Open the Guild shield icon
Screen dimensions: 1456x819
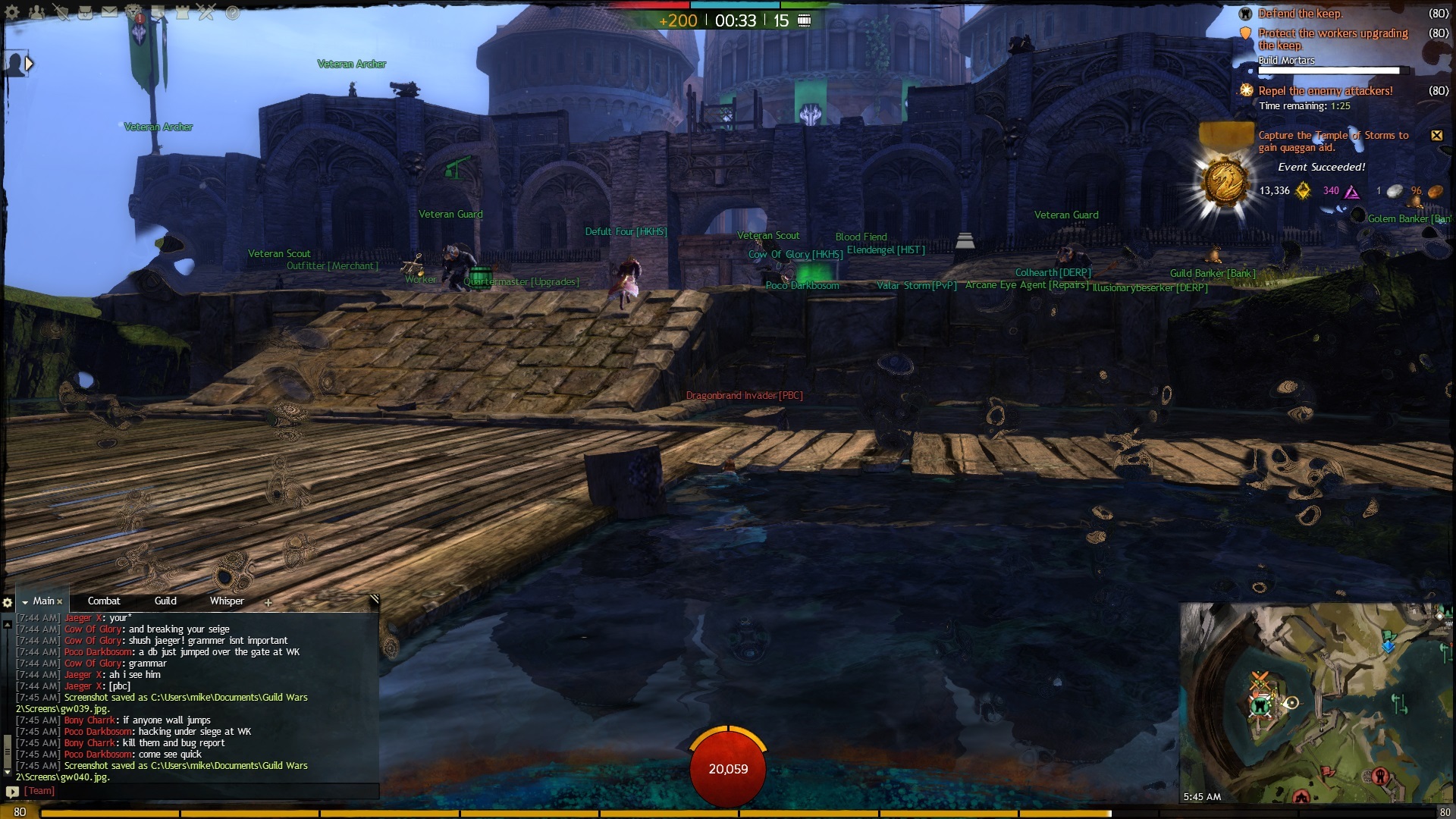click(x=158, y=12)
